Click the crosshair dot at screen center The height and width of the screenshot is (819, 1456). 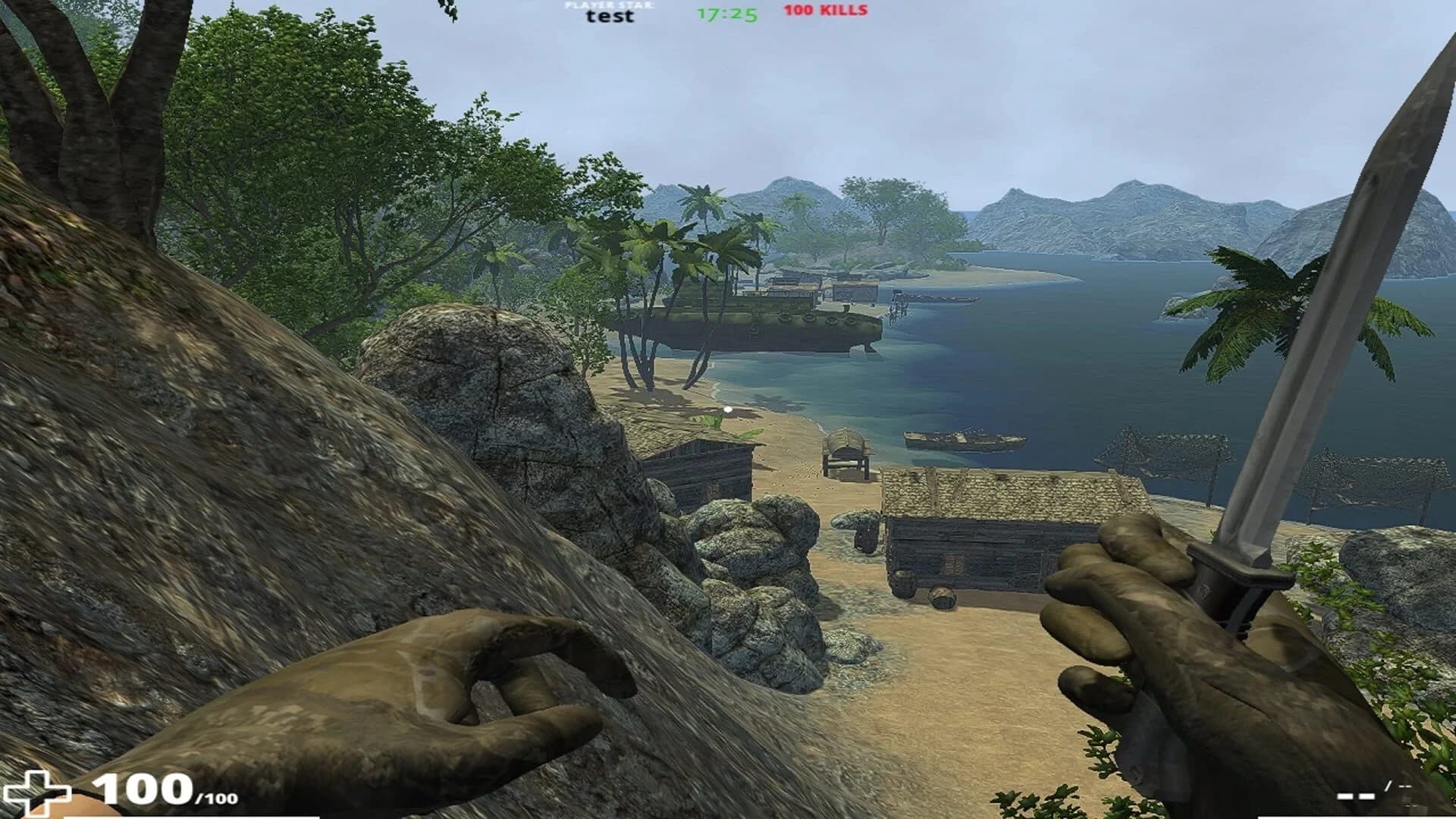728,409
